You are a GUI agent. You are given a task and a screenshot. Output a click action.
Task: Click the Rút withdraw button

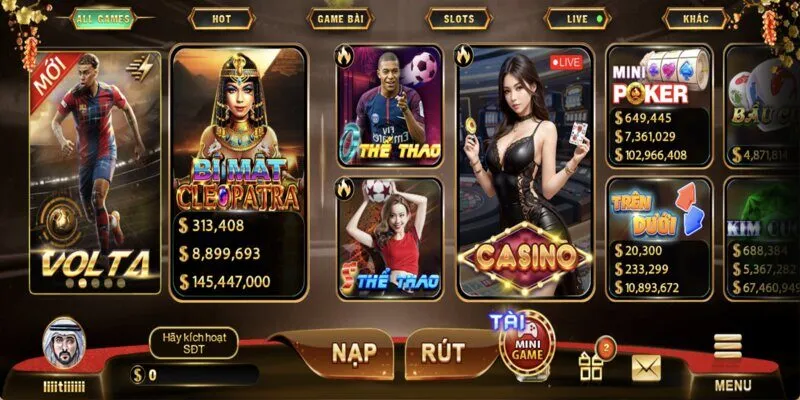pos(443,353)
